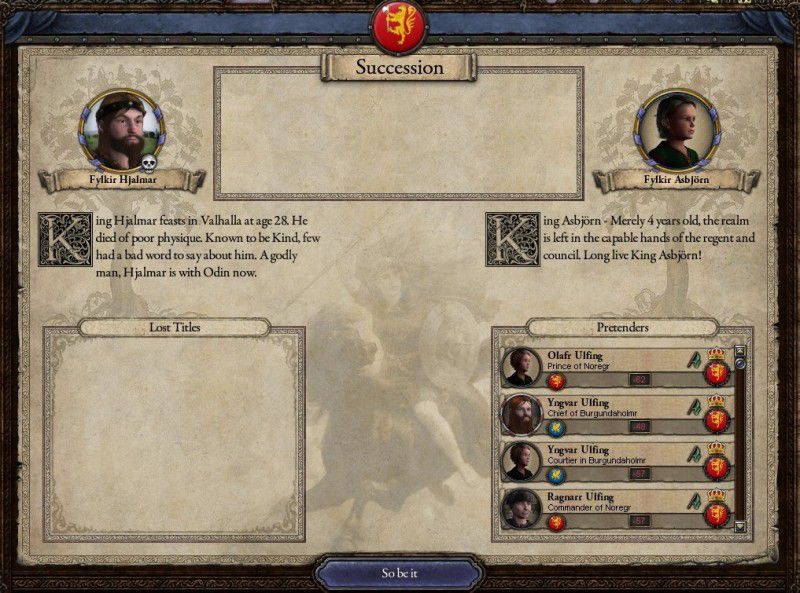Open Fylkir Asbjörn's portrait
This screenshot has width=800, height=593.
pos(684,132)
